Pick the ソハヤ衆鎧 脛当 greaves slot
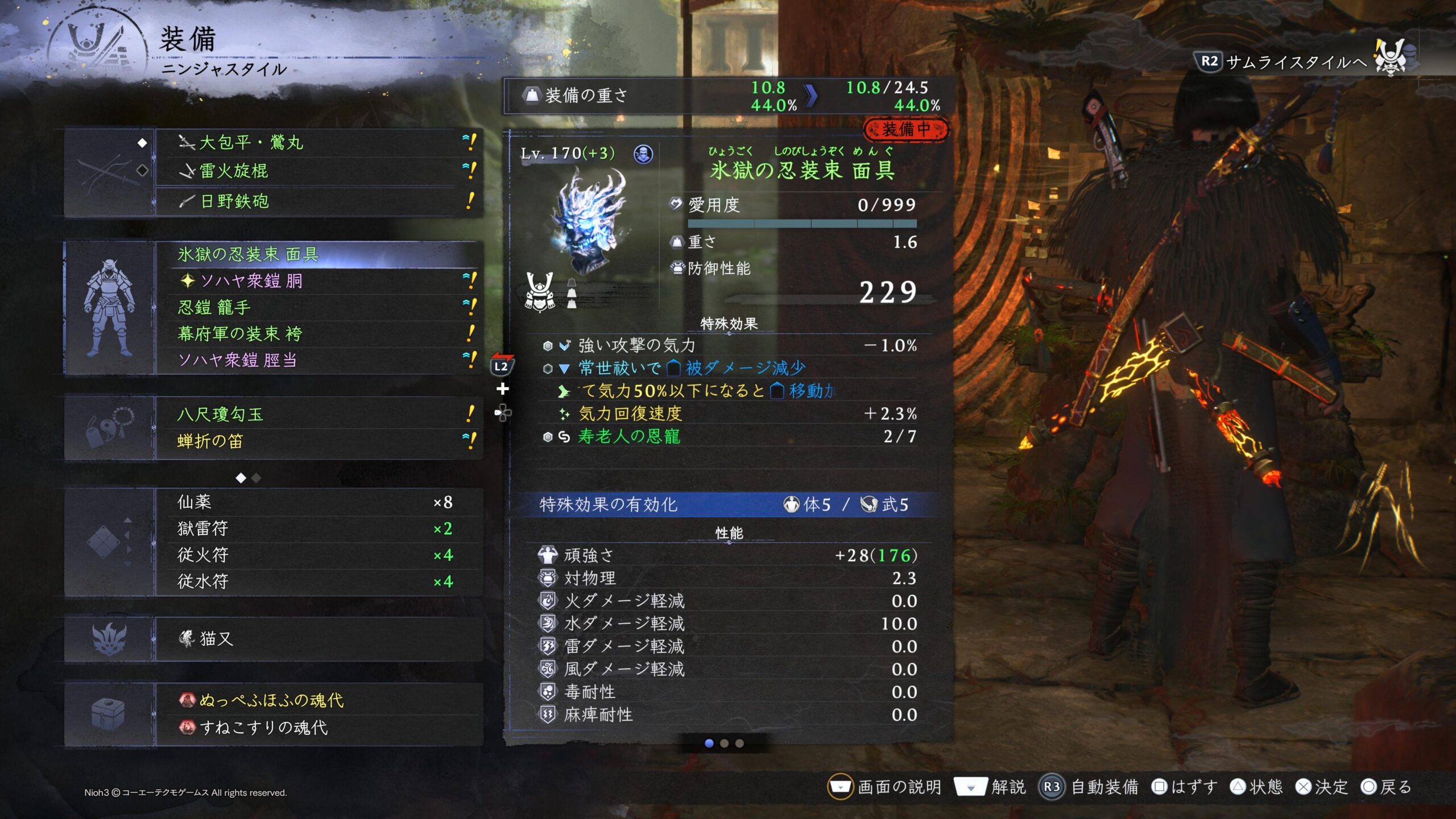 pos(318,360)
